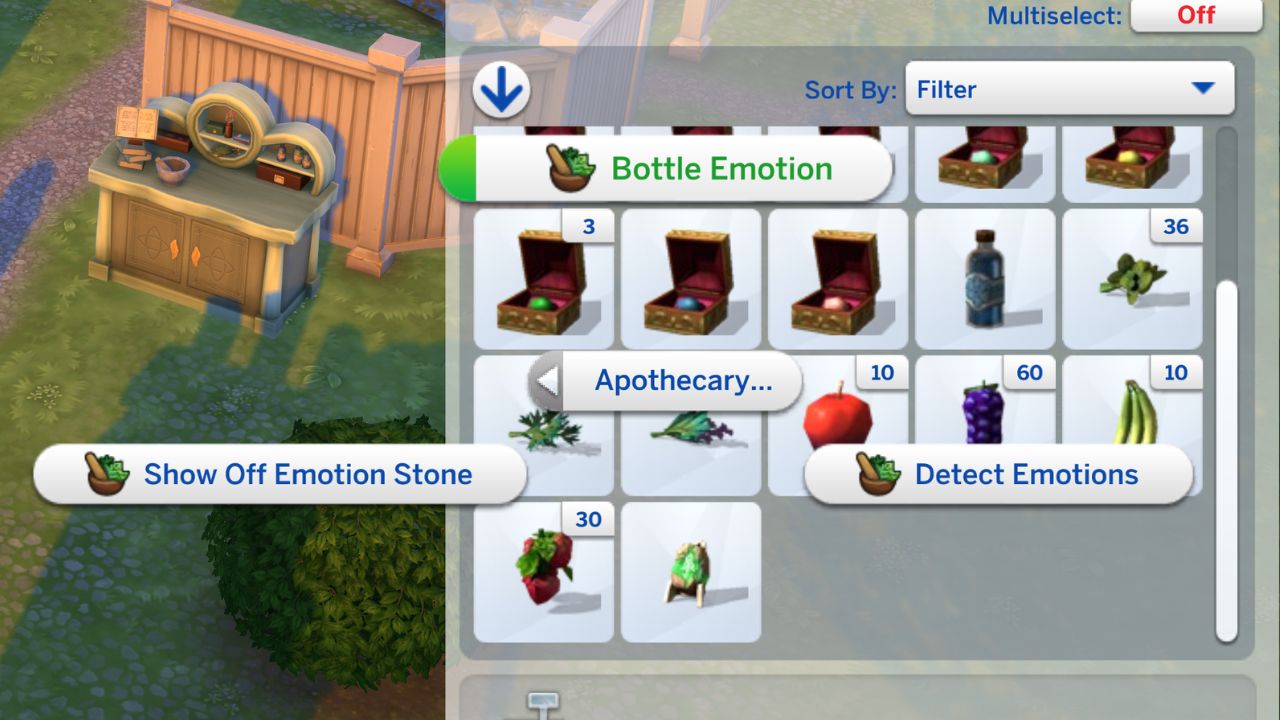This screenshot has width=1280, height=720.
Task: Select the strawberries stack of 30
Action: coord(543,570)
